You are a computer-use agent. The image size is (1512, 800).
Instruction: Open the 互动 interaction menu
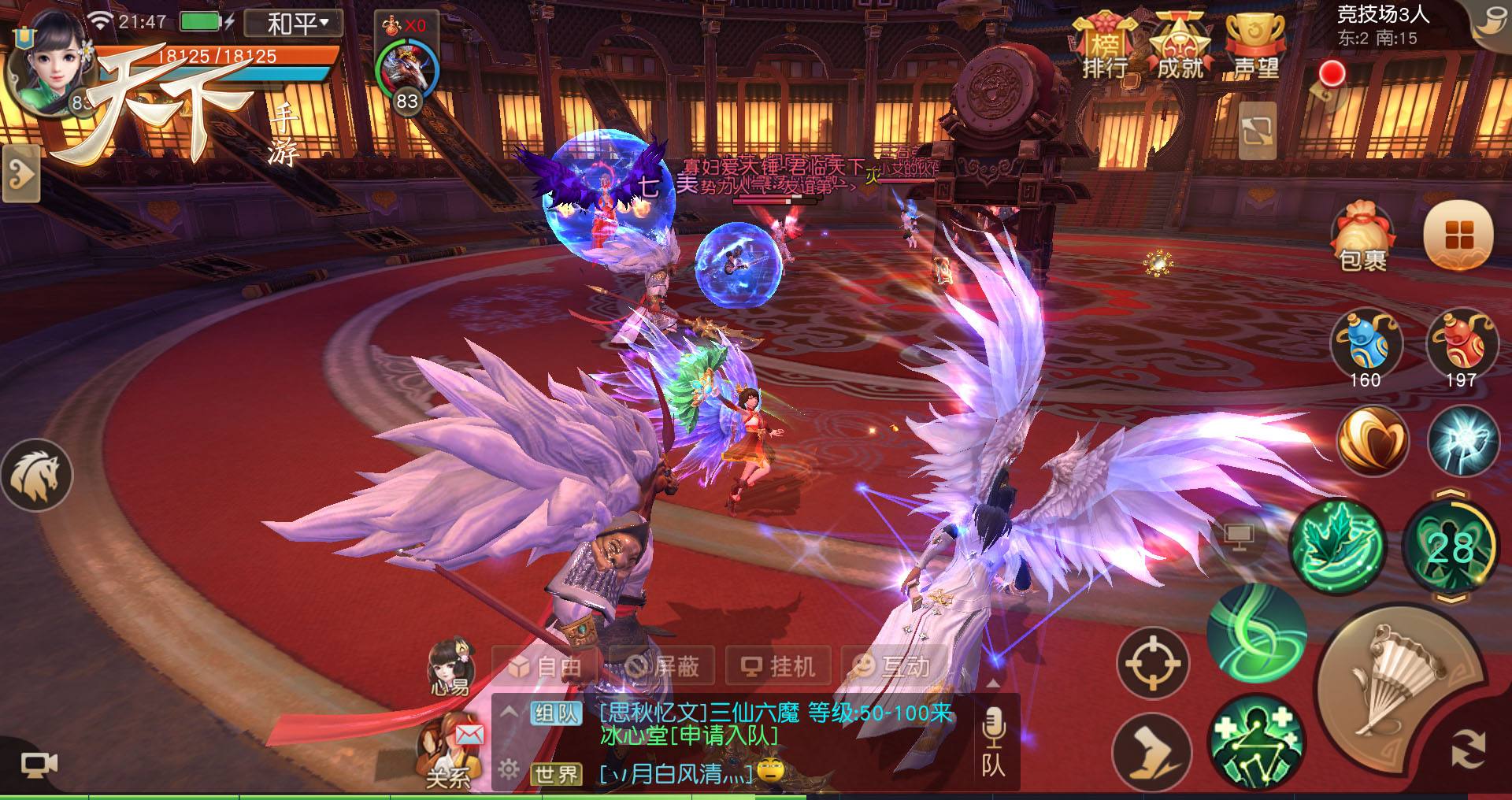click(893, 667)
